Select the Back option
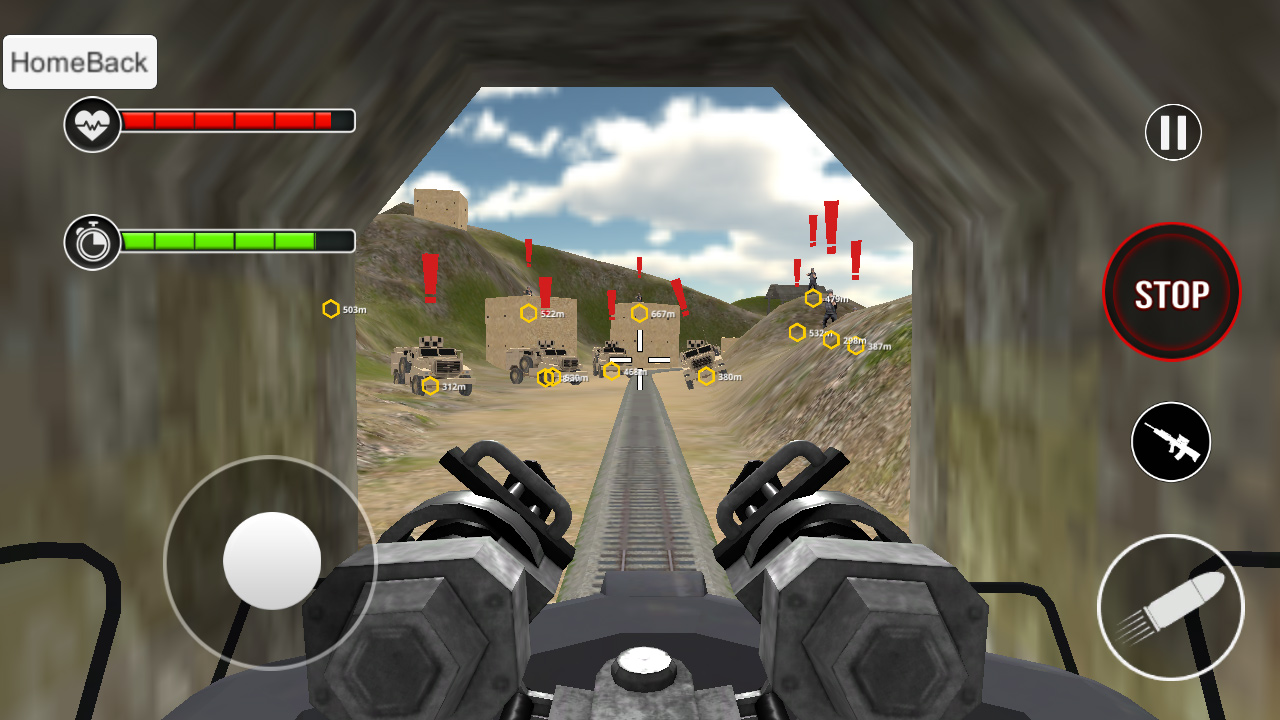This screenshot has width=1280, height=720. tap(115, 61)
